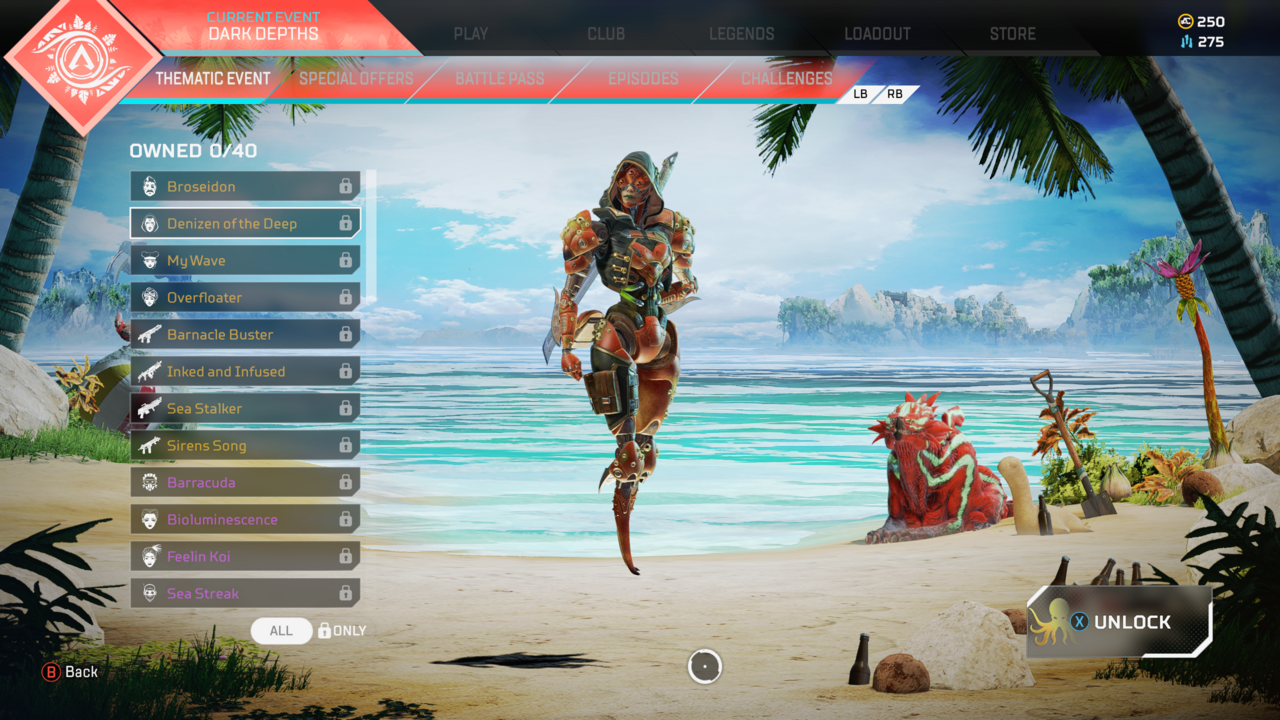Viewport: 1280px width, 720px height.
Task: Choose the My Wave item row
Action: [245, 260]
